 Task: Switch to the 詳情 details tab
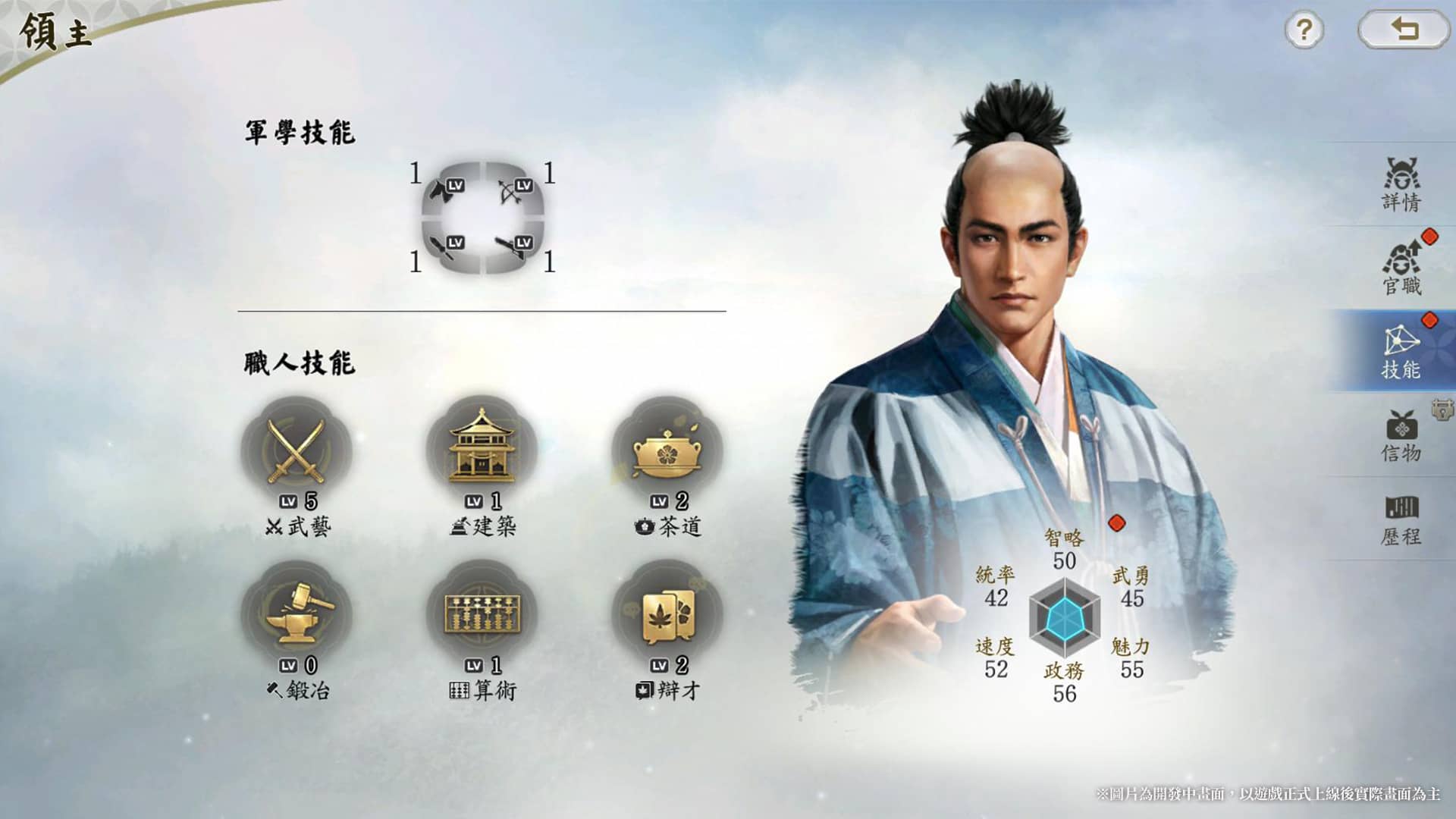click(x=1401, y=184)
